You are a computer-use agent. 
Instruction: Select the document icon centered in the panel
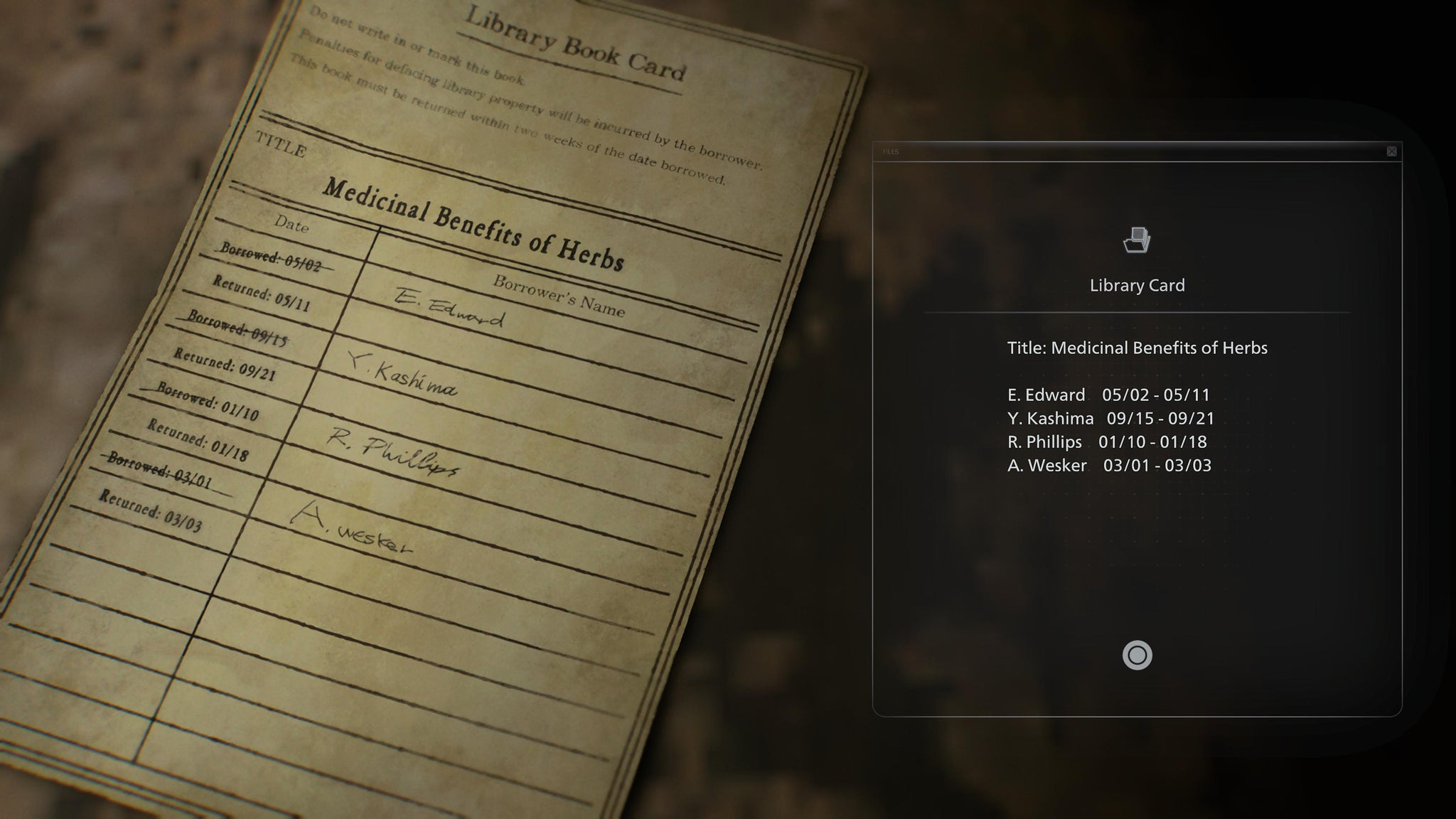point(1135,242)
